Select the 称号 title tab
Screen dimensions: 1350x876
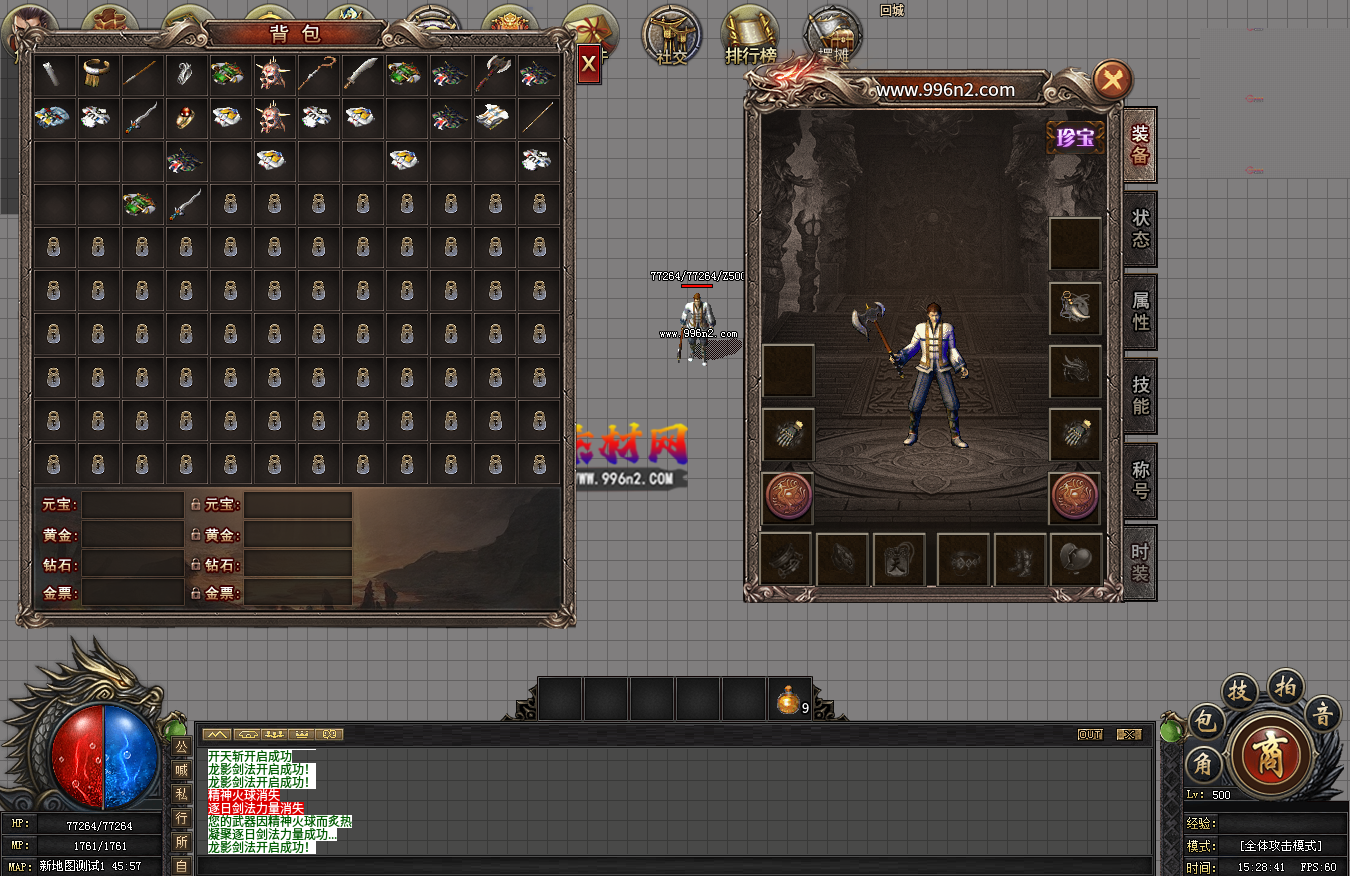pyautogui.click(x=1140, y=479)
